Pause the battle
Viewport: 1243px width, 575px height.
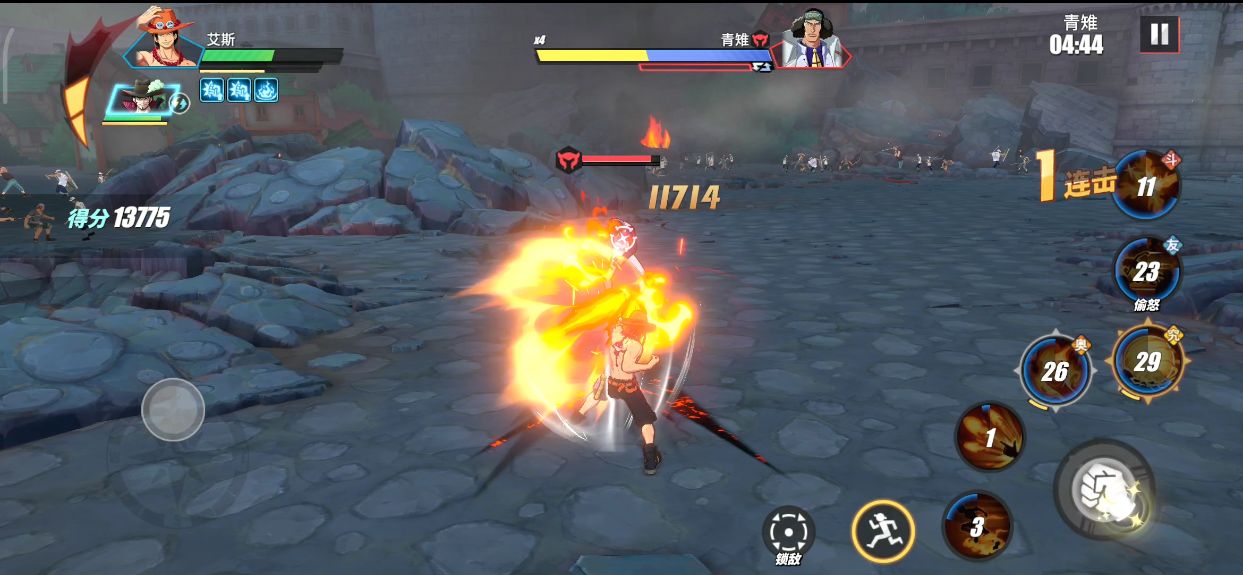tap(1159, 34)
